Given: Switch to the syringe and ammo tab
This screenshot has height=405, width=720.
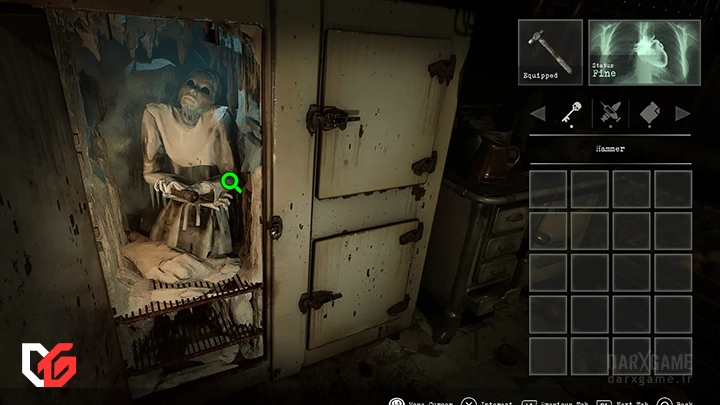Looking at the screenshot, I should pyautogui.click(x=609, y=114).
